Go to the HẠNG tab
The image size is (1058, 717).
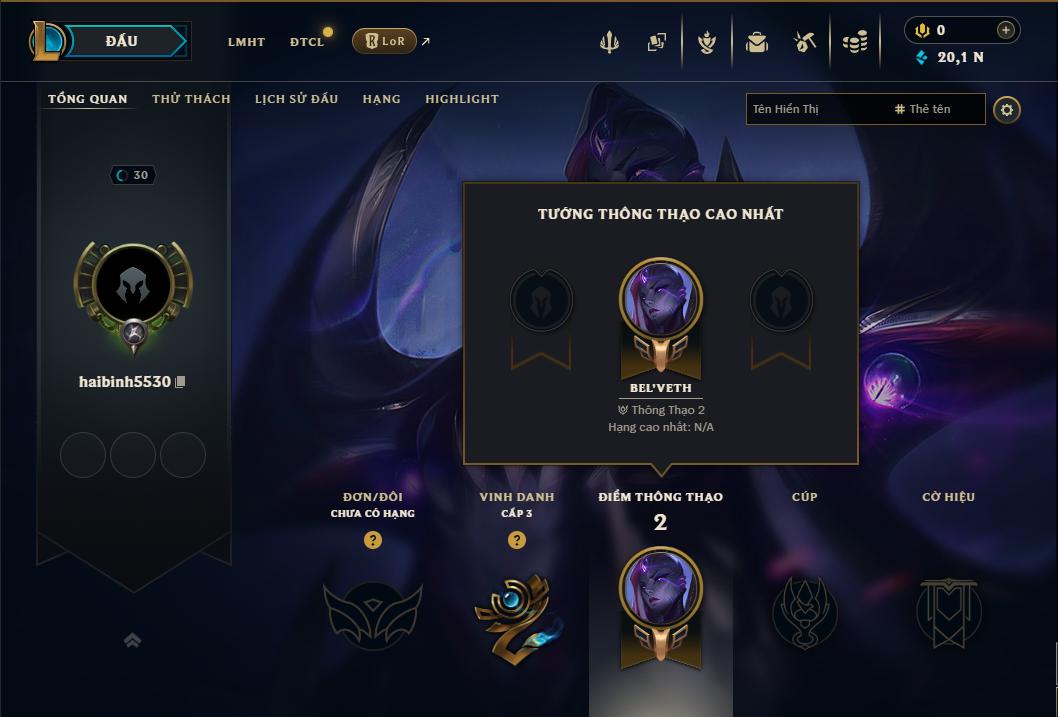tap(381, 99)
